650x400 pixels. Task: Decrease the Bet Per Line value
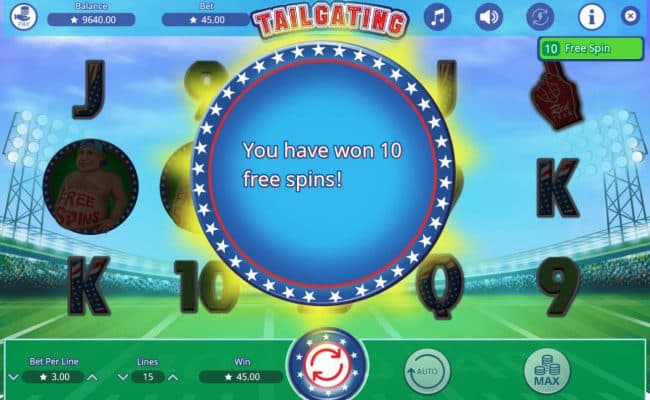coord(13,378)
